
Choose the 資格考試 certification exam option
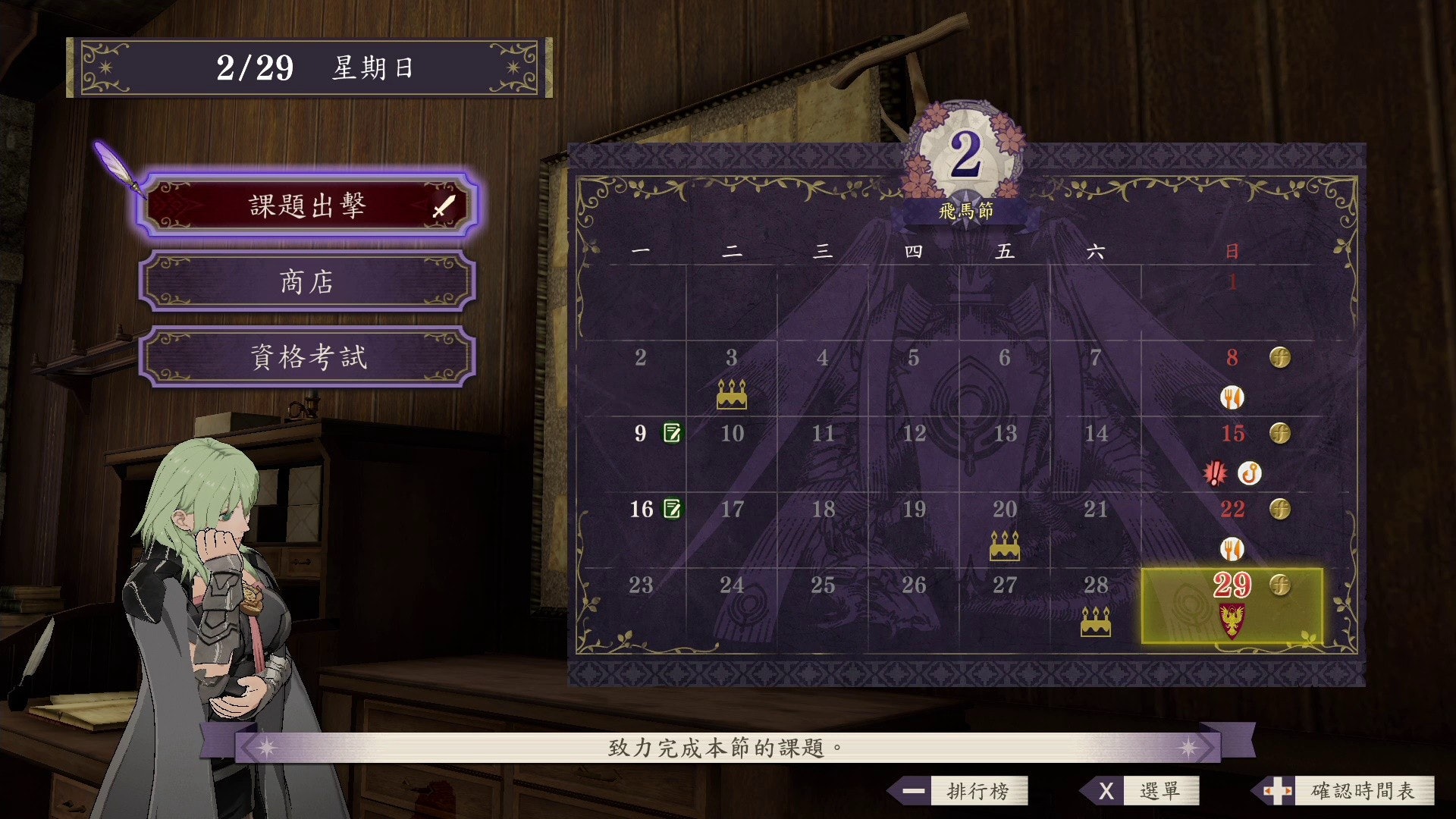307,357
